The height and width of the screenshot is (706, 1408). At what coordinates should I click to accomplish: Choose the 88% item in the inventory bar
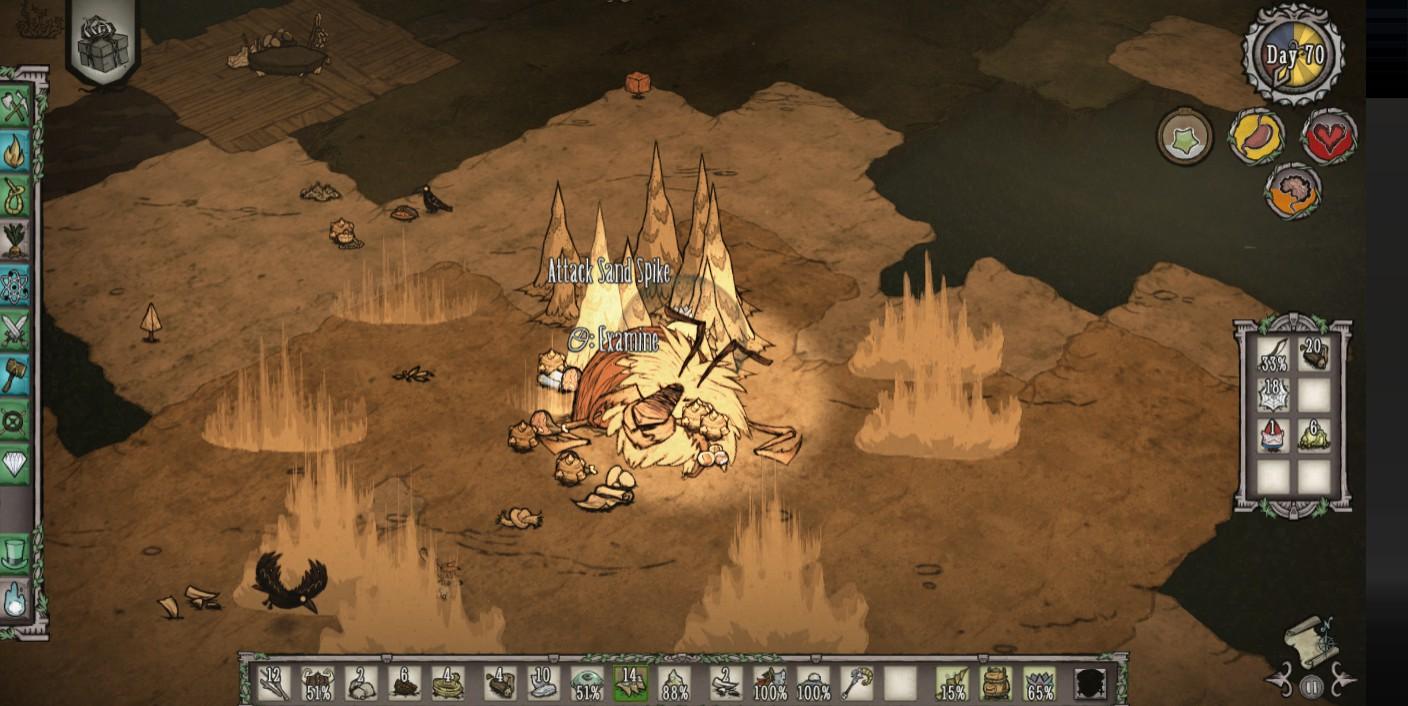[675, 683]
